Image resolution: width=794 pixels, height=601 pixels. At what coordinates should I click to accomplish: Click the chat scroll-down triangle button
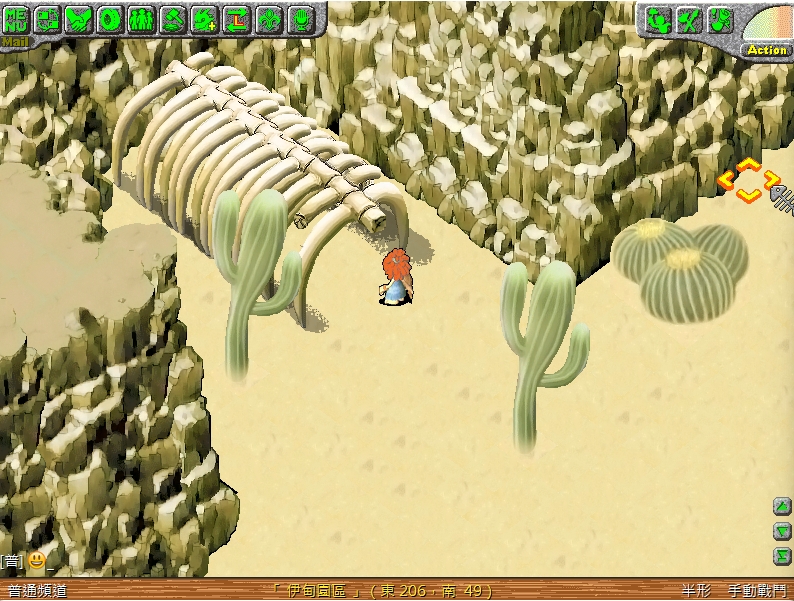pos(782,531)
